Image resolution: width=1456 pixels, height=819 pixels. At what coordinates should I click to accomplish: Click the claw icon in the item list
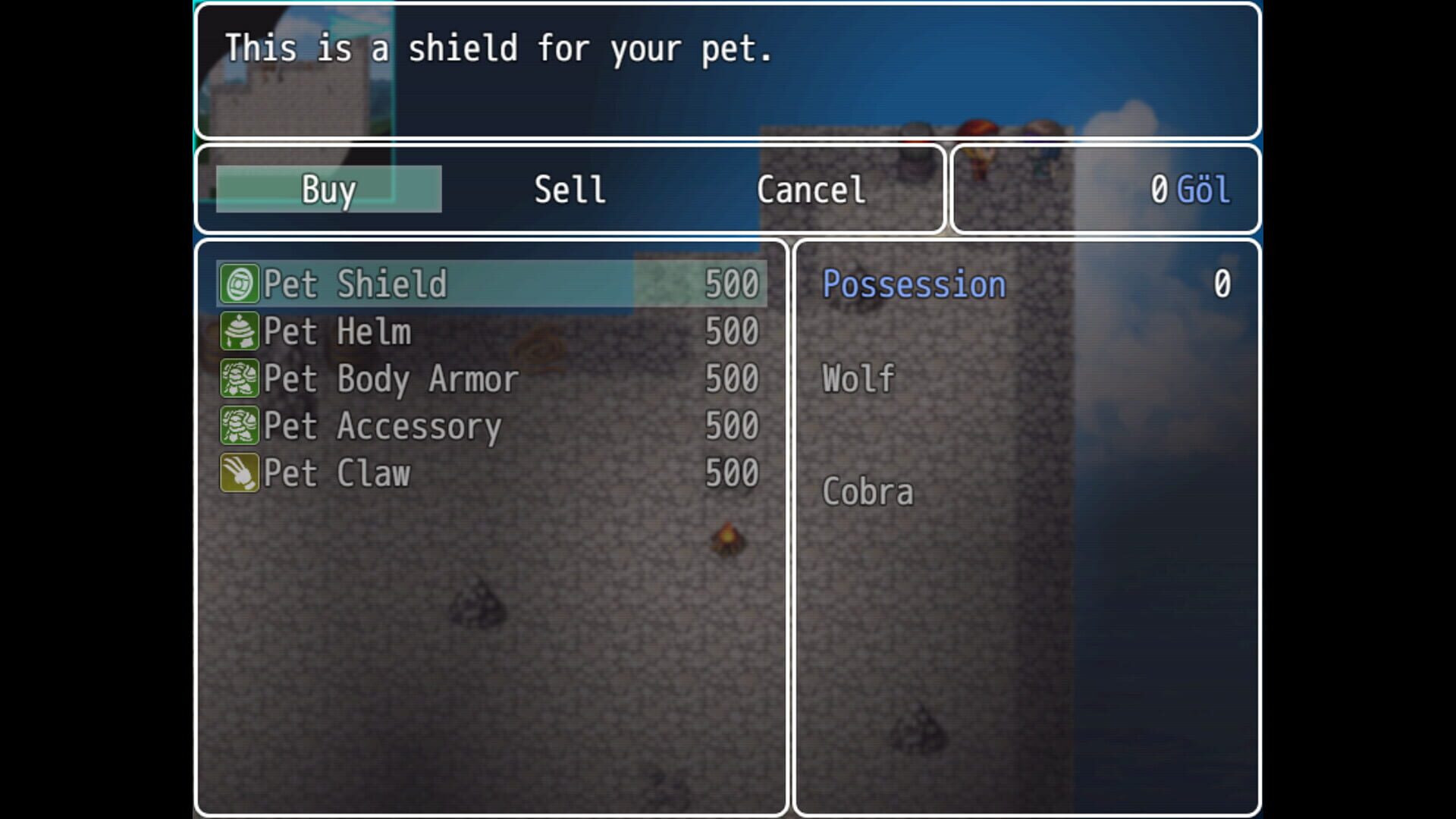[239, 474]
